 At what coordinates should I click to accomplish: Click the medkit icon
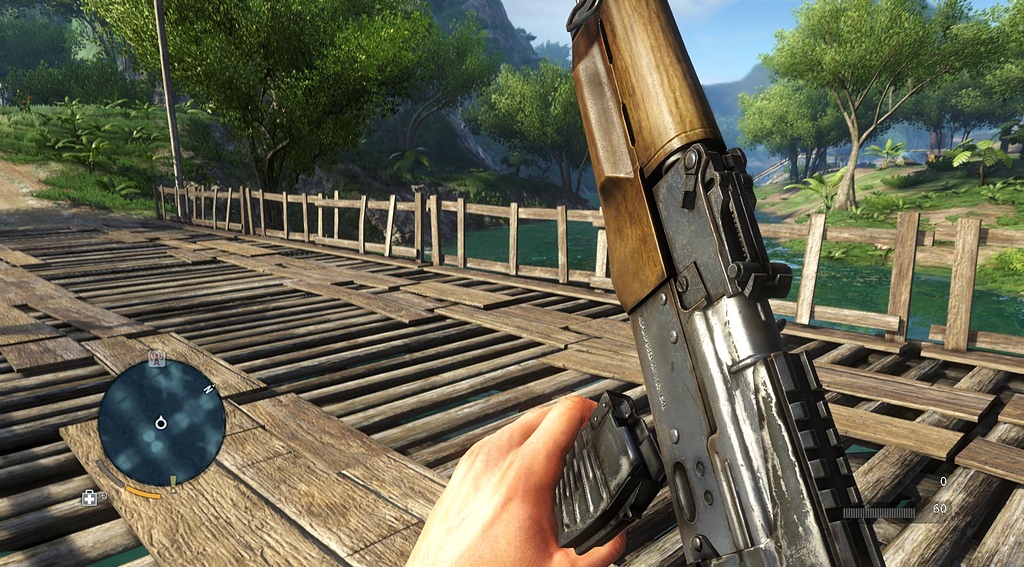(x=90, y=497)
